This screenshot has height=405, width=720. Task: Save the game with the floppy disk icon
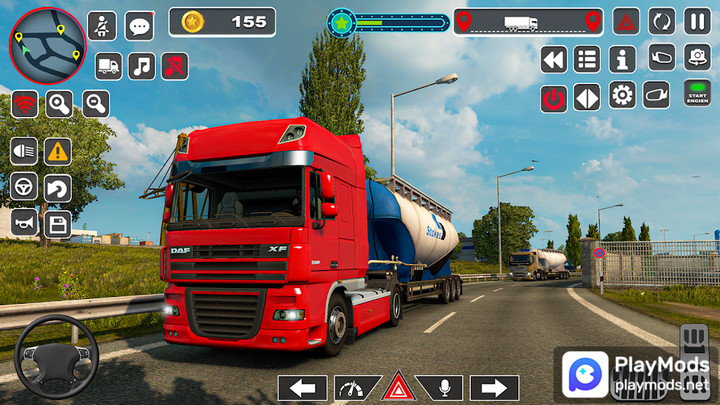(57, 222)
